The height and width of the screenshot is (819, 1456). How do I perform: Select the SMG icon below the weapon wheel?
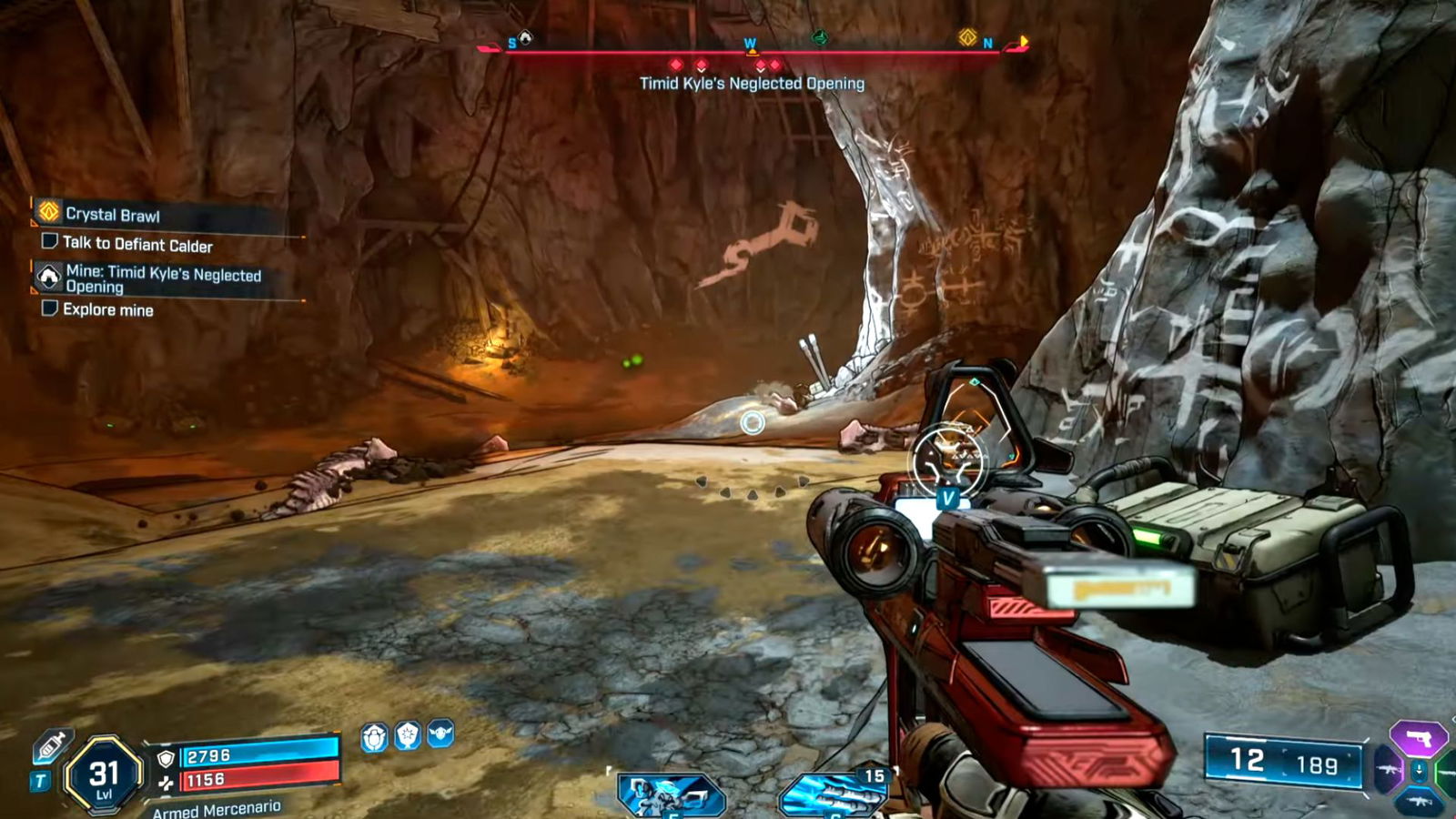coord(1419,801)
